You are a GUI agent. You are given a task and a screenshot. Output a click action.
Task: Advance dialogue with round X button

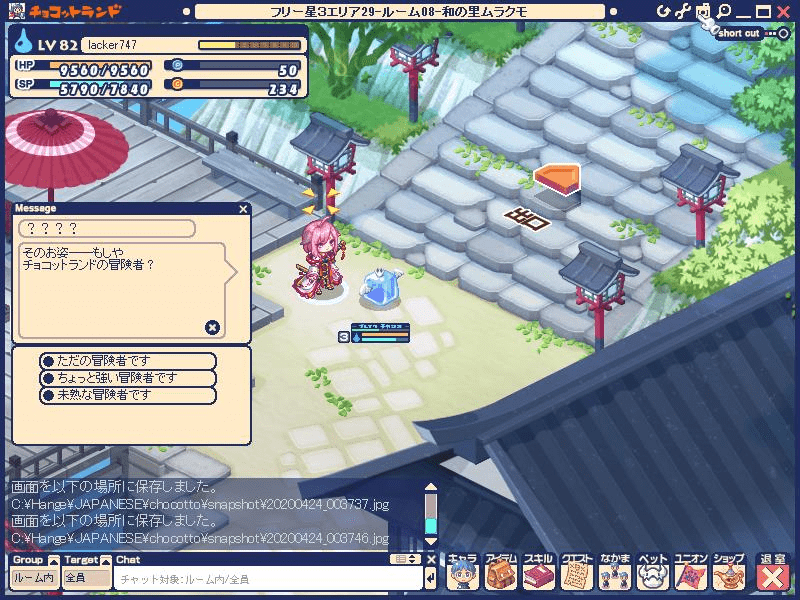(x=212, y=327)
